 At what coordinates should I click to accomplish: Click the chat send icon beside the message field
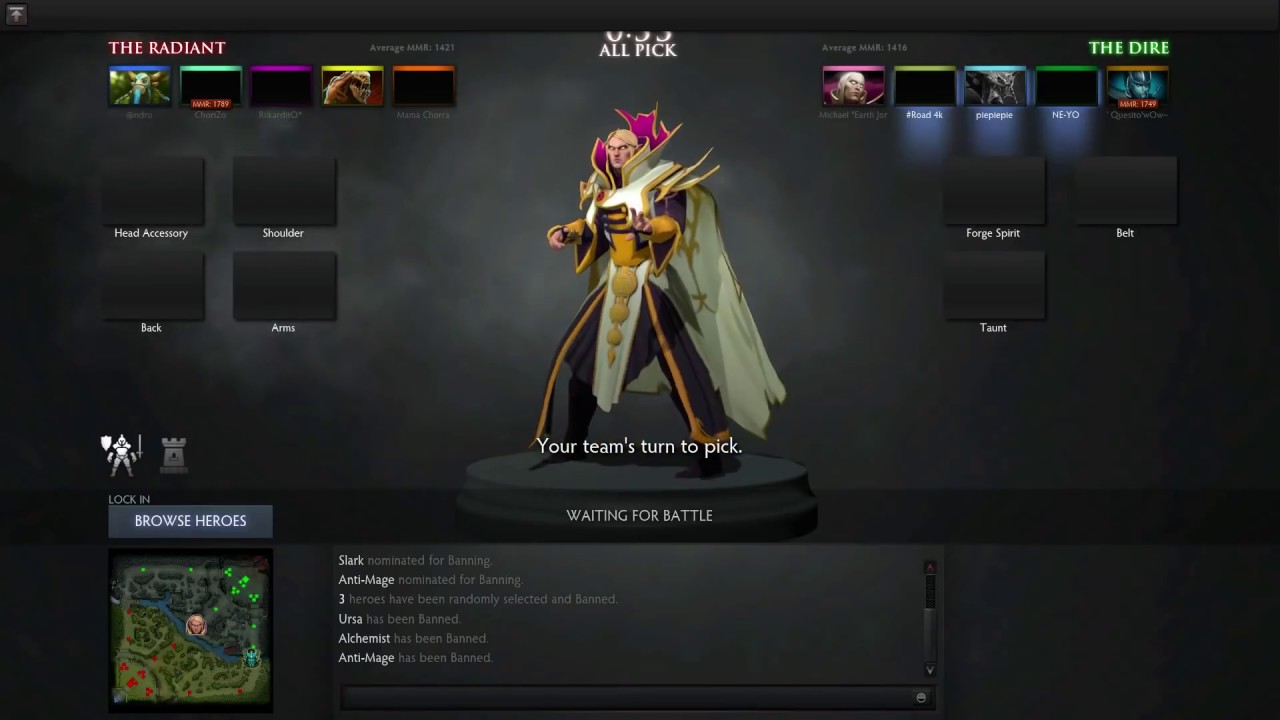click(x=920, y=697)
